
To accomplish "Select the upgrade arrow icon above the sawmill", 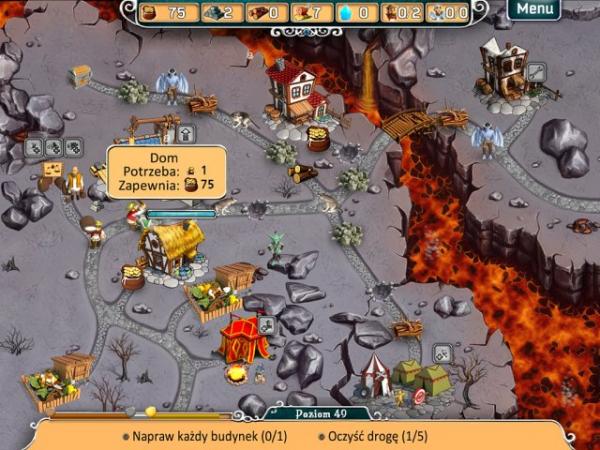I will [x=186, y=133].
